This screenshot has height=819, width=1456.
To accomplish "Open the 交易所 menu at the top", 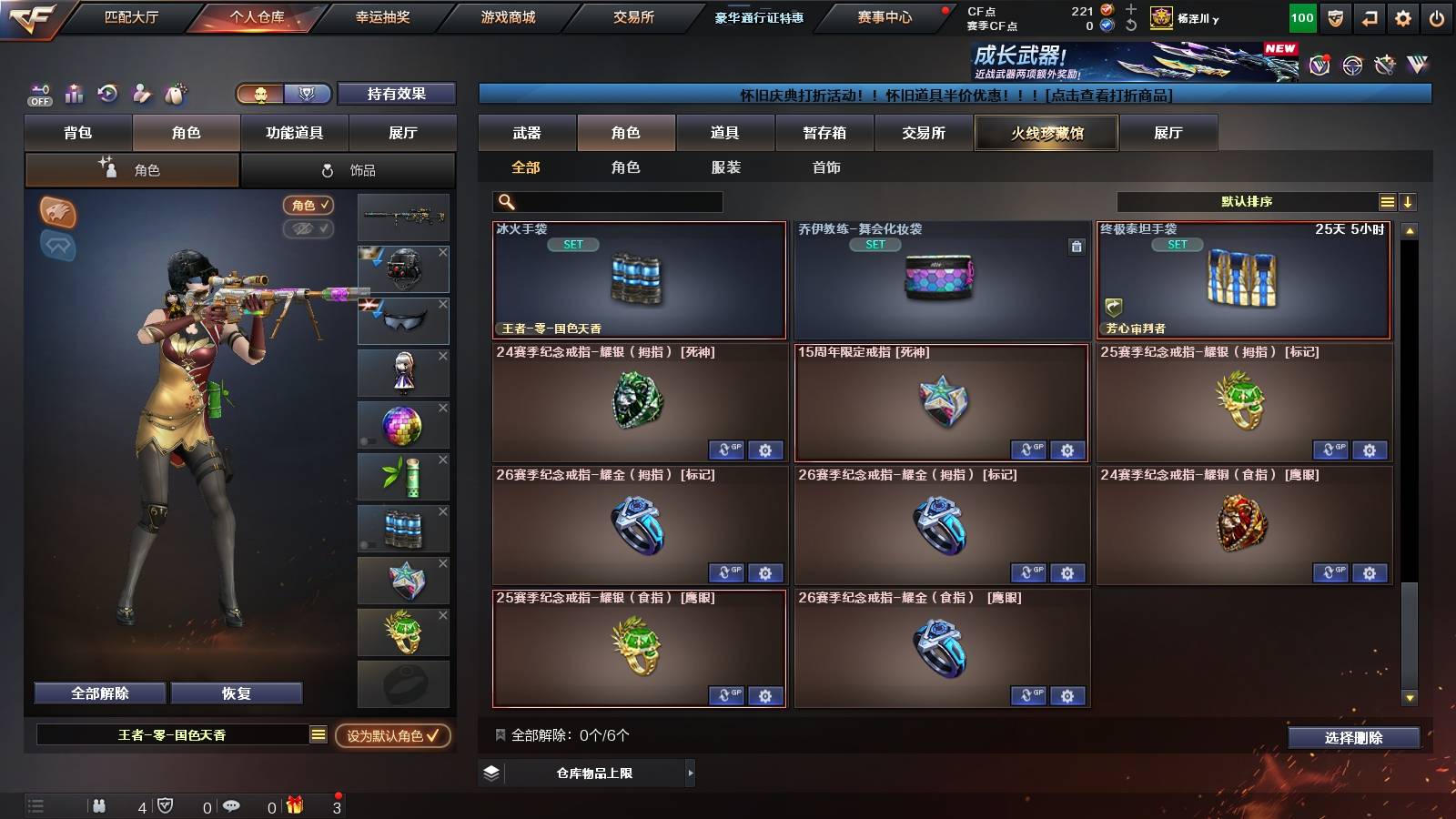I will coord(634,15).
